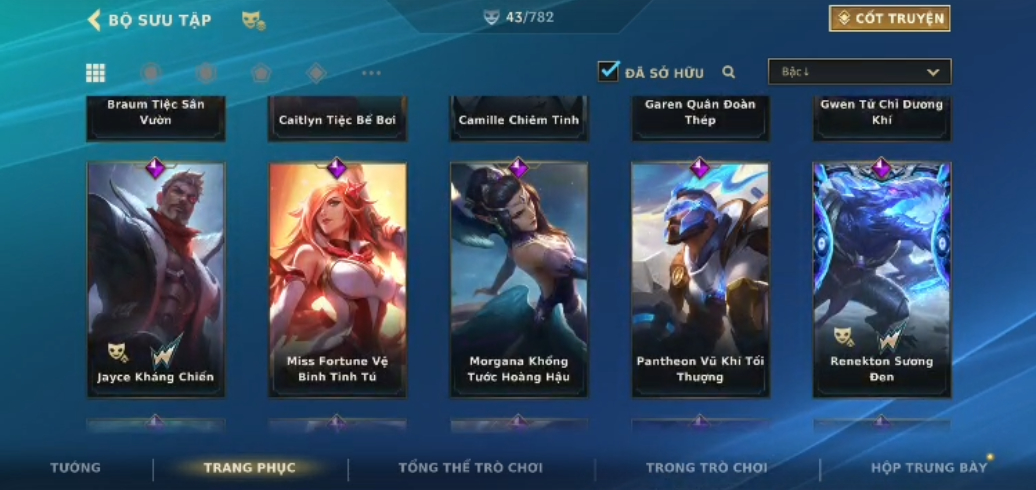Open the Trong Trò Chơi tab
Screen dimensions: 1036x490
pyautogui.click(x=706, y=468)
